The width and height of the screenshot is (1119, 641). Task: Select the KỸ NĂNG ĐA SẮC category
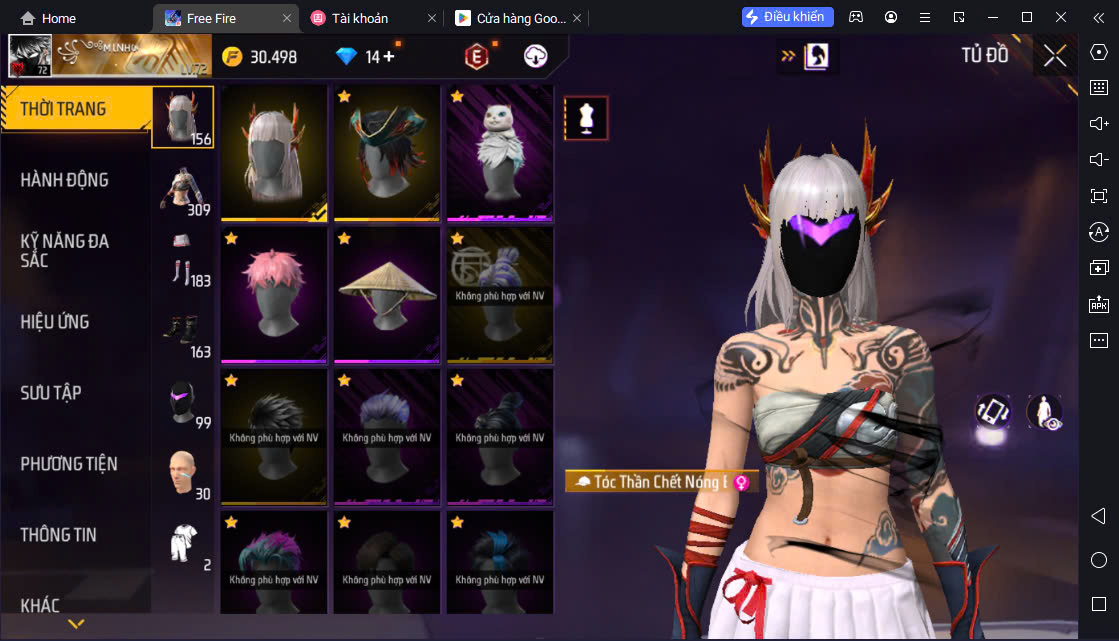click(64, 250)
